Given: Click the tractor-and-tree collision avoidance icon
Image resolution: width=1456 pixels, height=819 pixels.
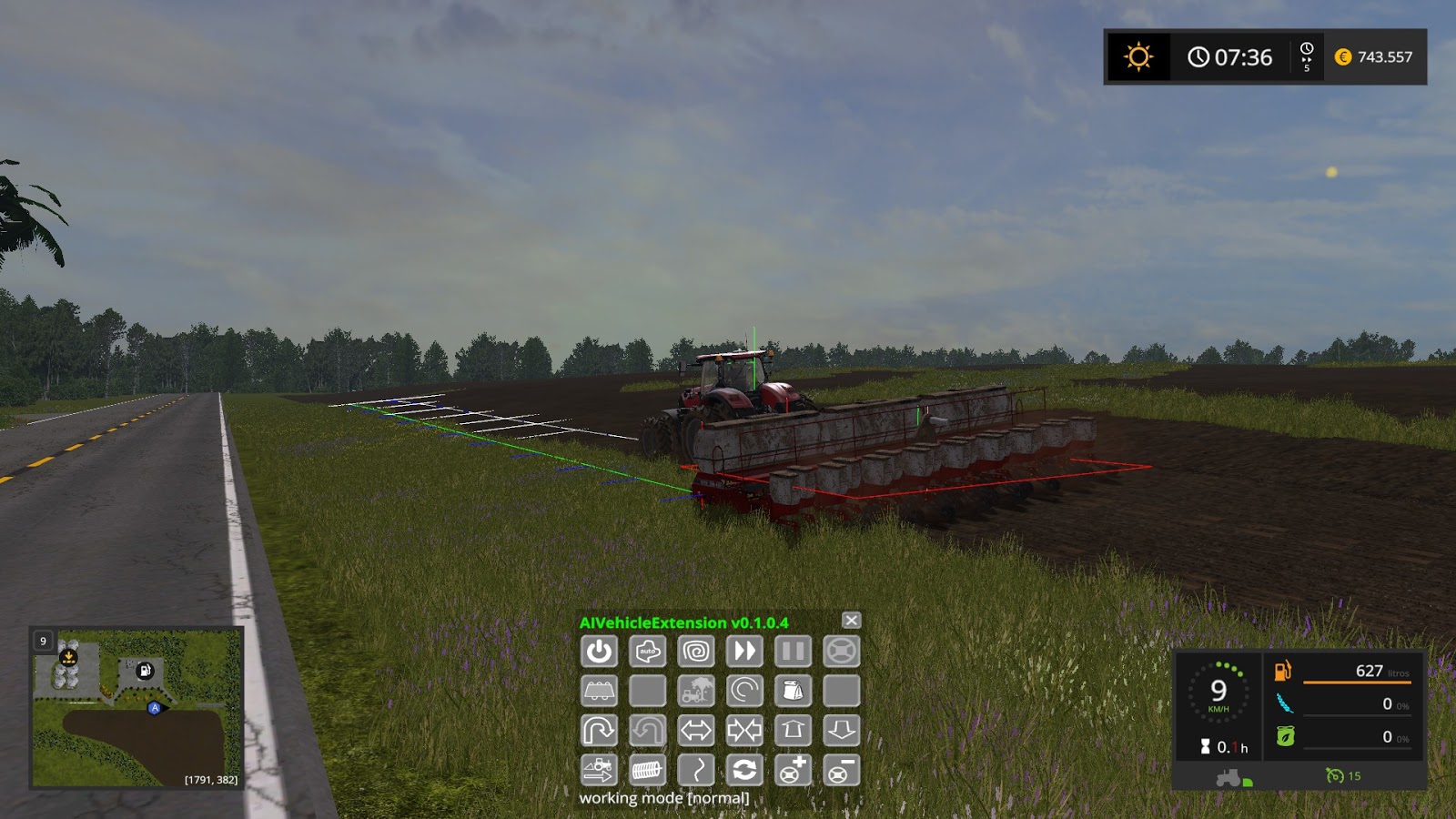Looking at the screenshot, I should click(x=696, y=691).
